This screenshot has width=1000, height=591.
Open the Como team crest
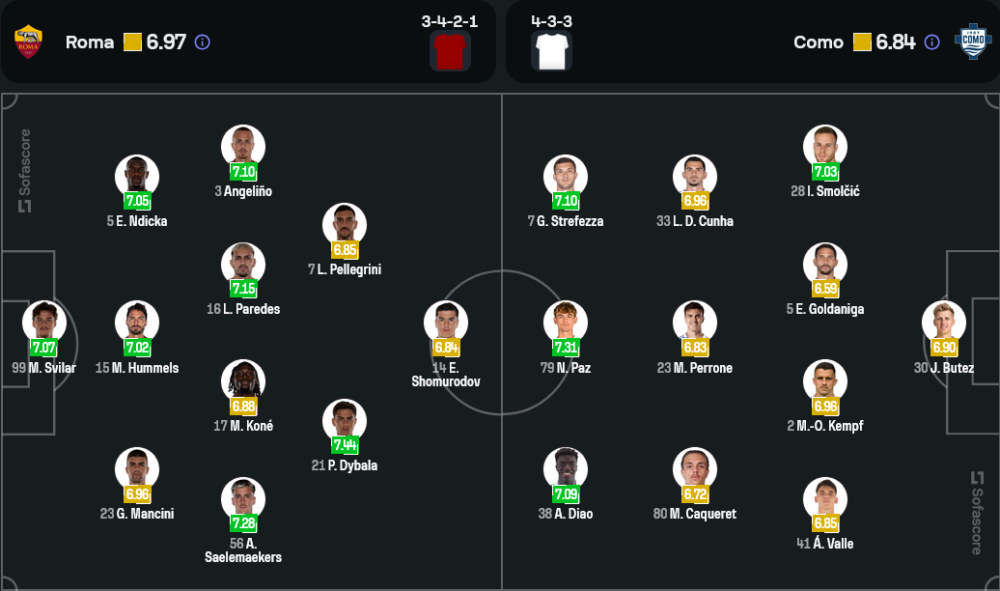click(x=970, y=42)
